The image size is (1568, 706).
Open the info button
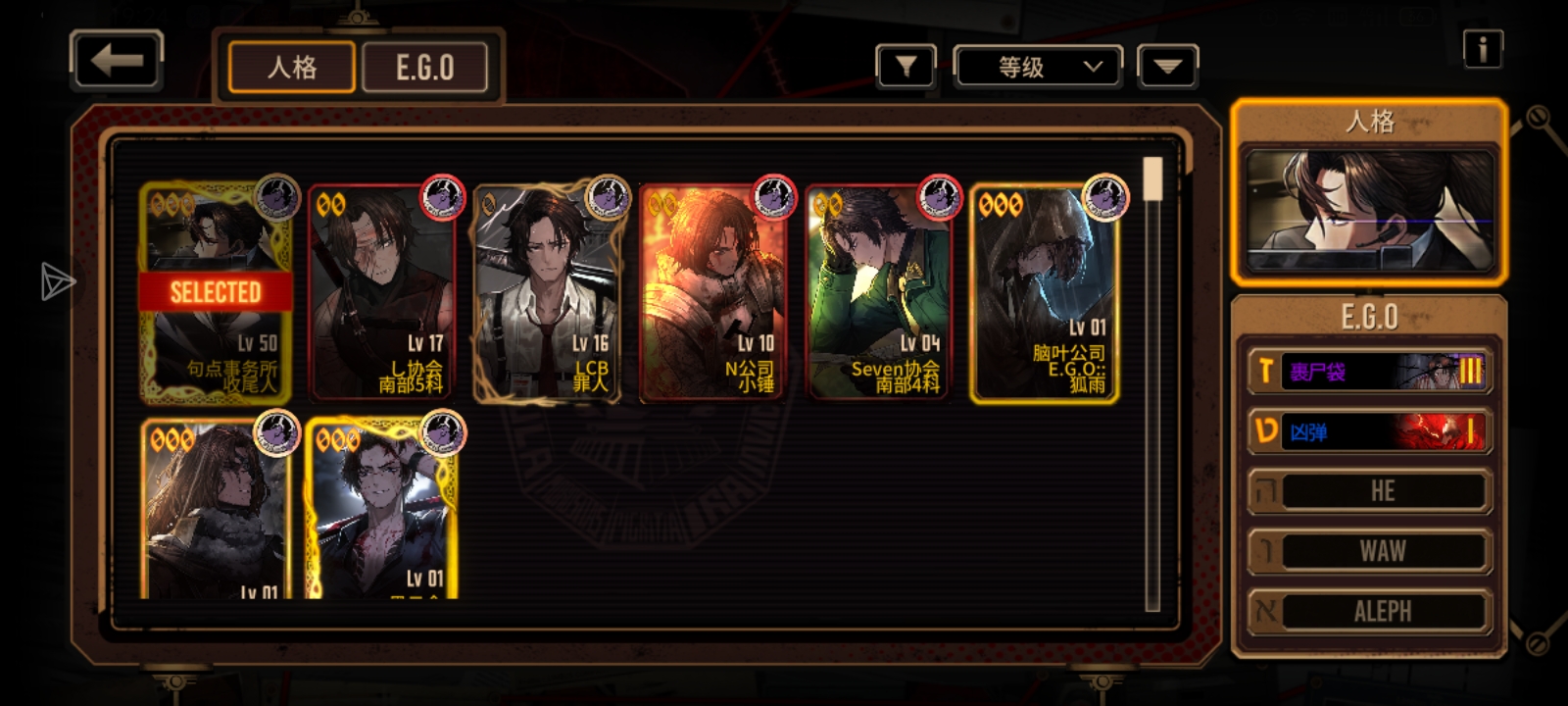point(1482,48)
